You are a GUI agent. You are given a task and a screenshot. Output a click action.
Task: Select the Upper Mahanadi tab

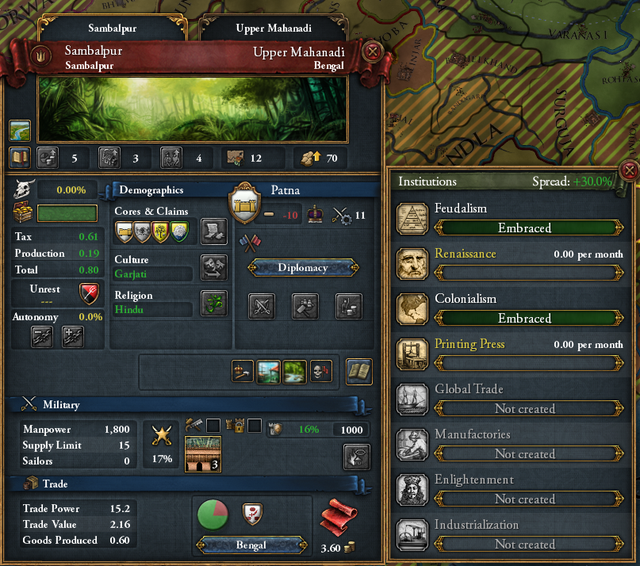click(264, 29)
